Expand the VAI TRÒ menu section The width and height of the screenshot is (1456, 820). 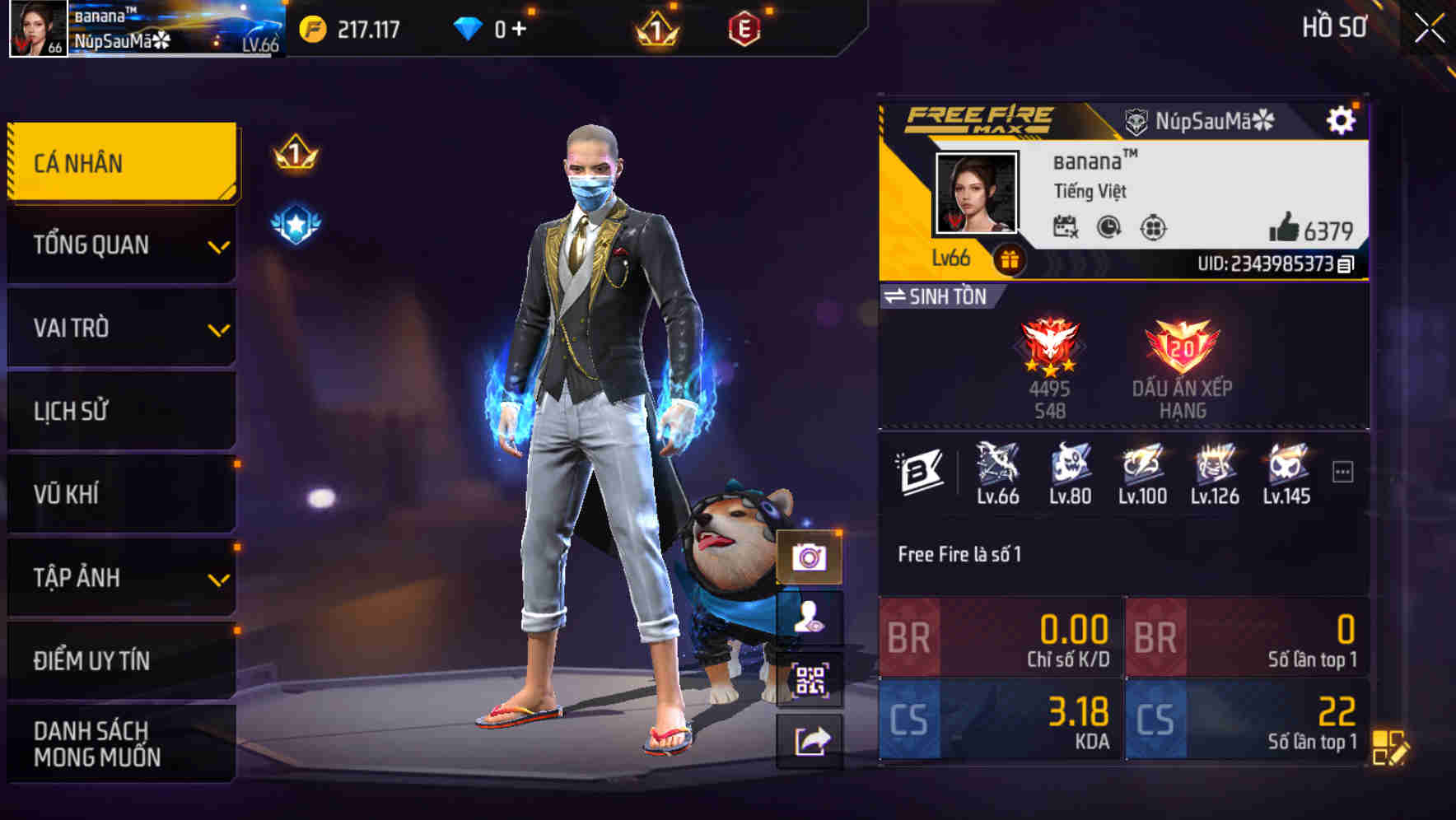click(x=120, y=328)
